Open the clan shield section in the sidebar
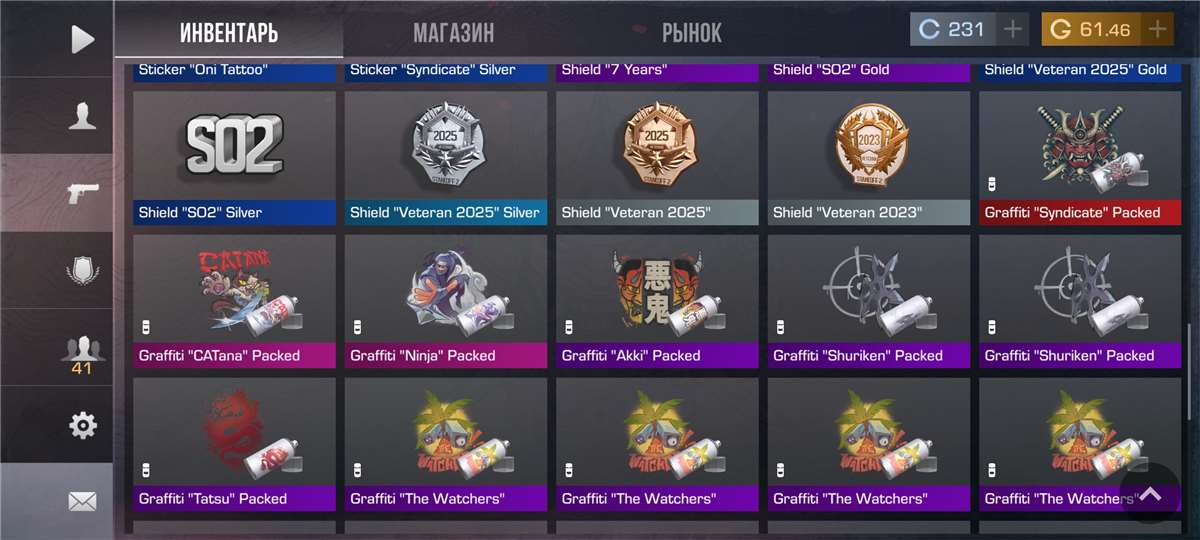 82,271
